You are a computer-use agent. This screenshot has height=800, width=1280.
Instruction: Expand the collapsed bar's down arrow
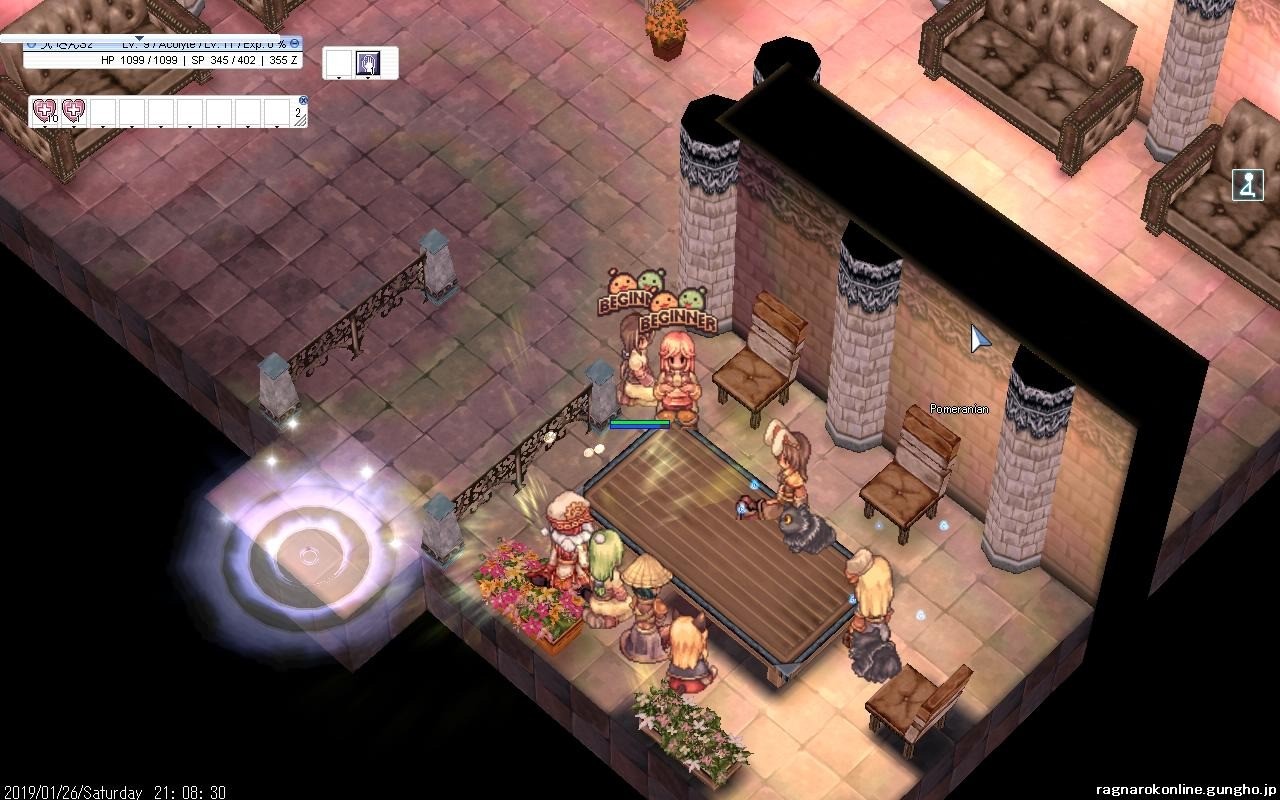(x=140, y=39)
